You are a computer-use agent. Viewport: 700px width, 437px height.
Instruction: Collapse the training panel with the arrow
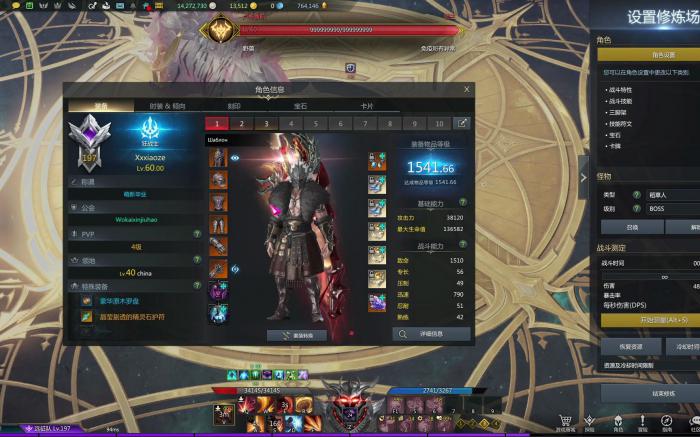coord(584,177)
